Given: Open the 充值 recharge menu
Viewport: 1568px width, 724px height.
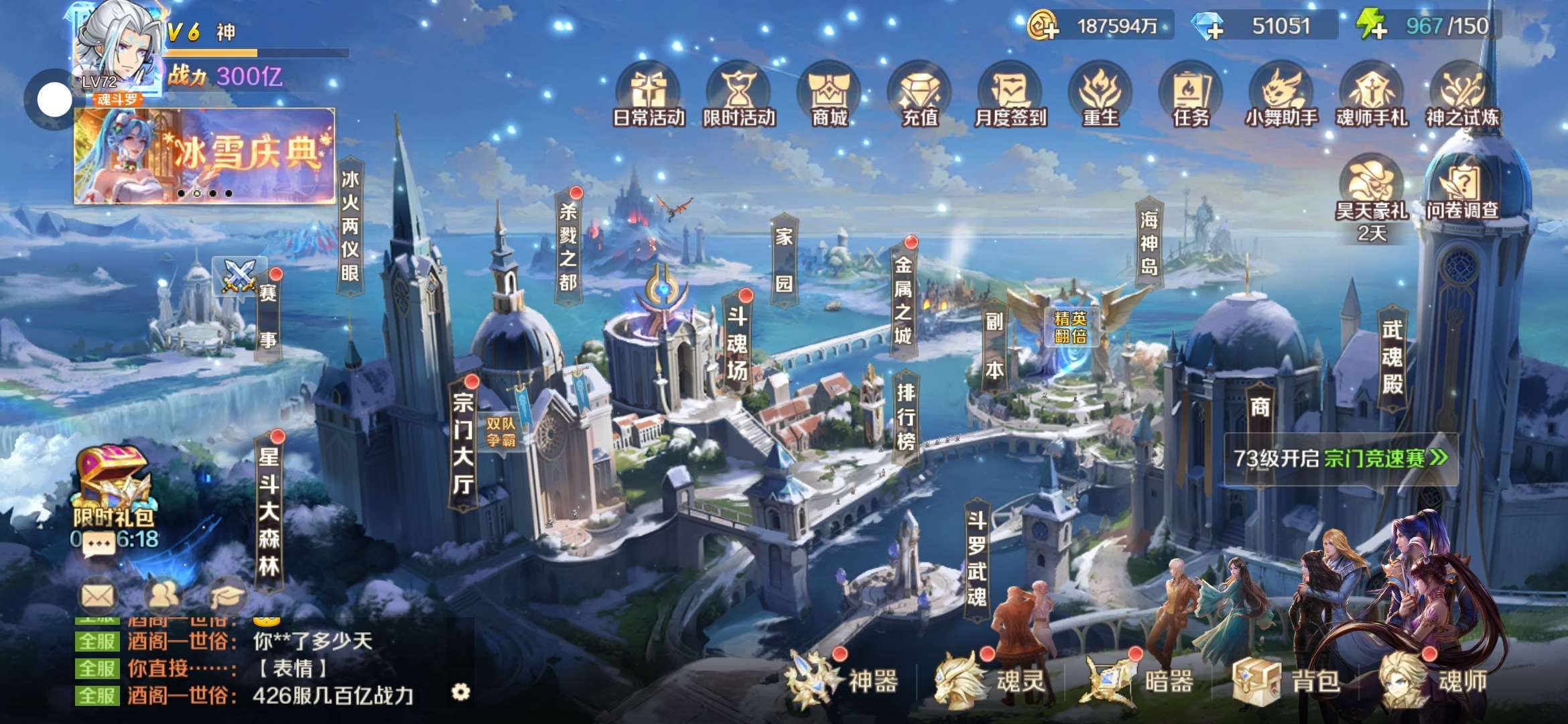Looking at the screenshot, I should click(919, 96).
